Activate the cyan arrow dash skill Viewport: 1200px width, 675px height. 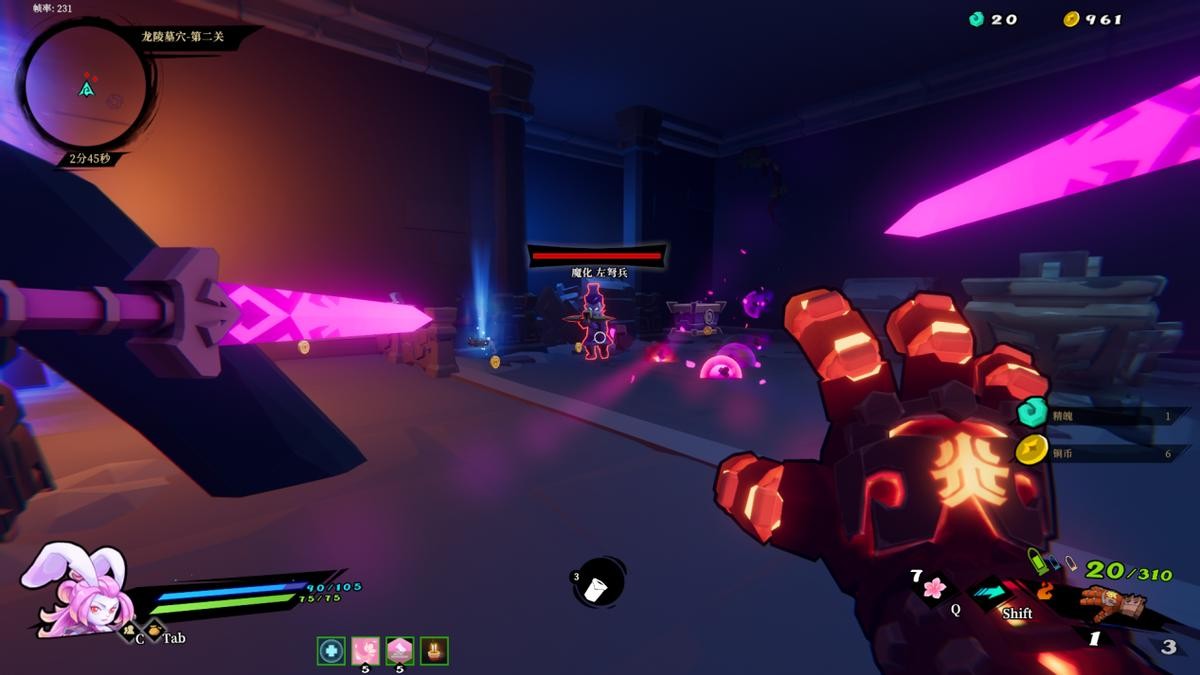[x=992, y=592]
